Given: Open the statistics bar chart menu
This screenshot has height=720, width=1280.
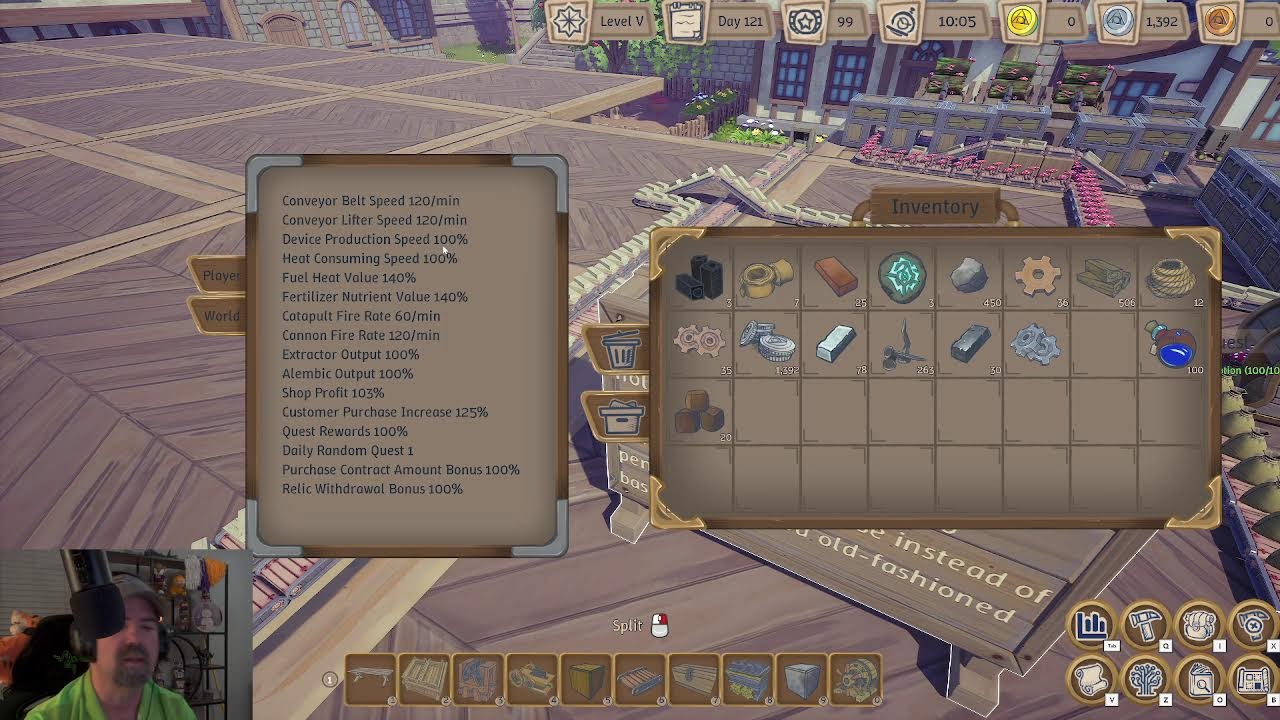Looking at the screenshot, I should 1091,625.
